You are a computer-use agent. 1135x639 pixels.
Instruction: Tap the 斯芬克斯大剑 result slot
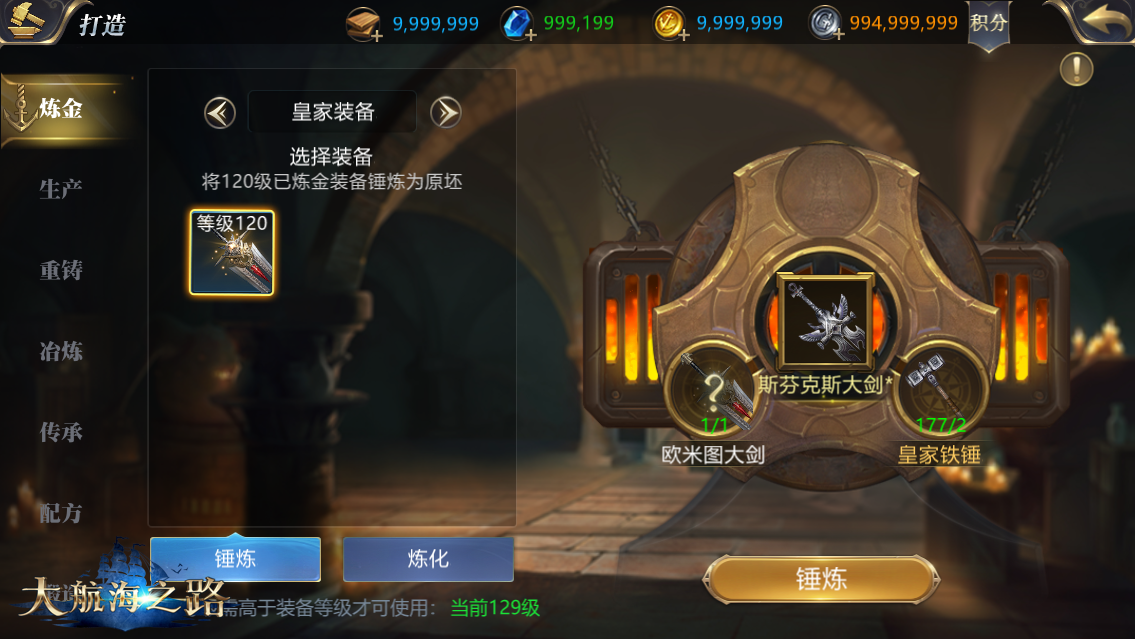pyautogui.click(x=825, y=321)
